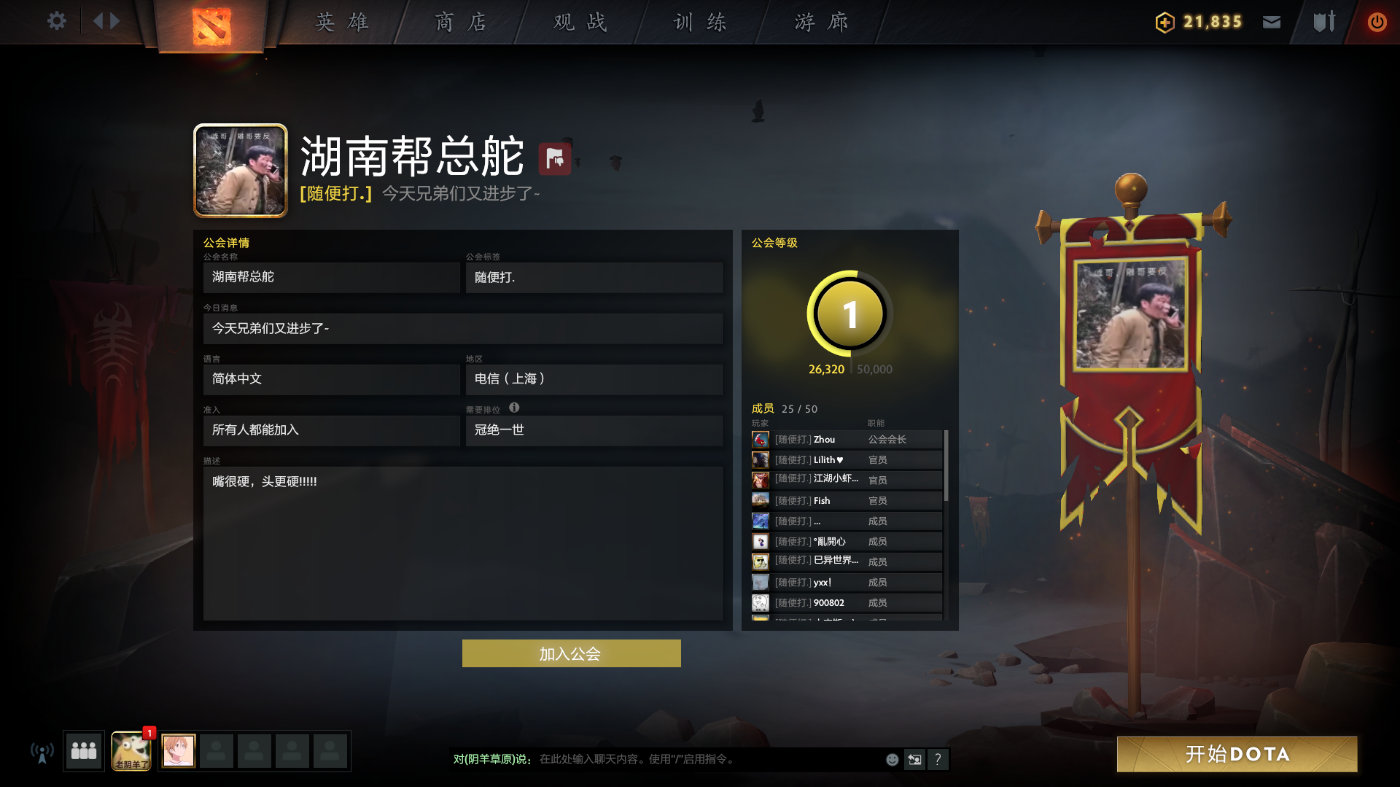Report the guild with the flag icon
Screen dimensions: 1400x787
coord(554,158)
